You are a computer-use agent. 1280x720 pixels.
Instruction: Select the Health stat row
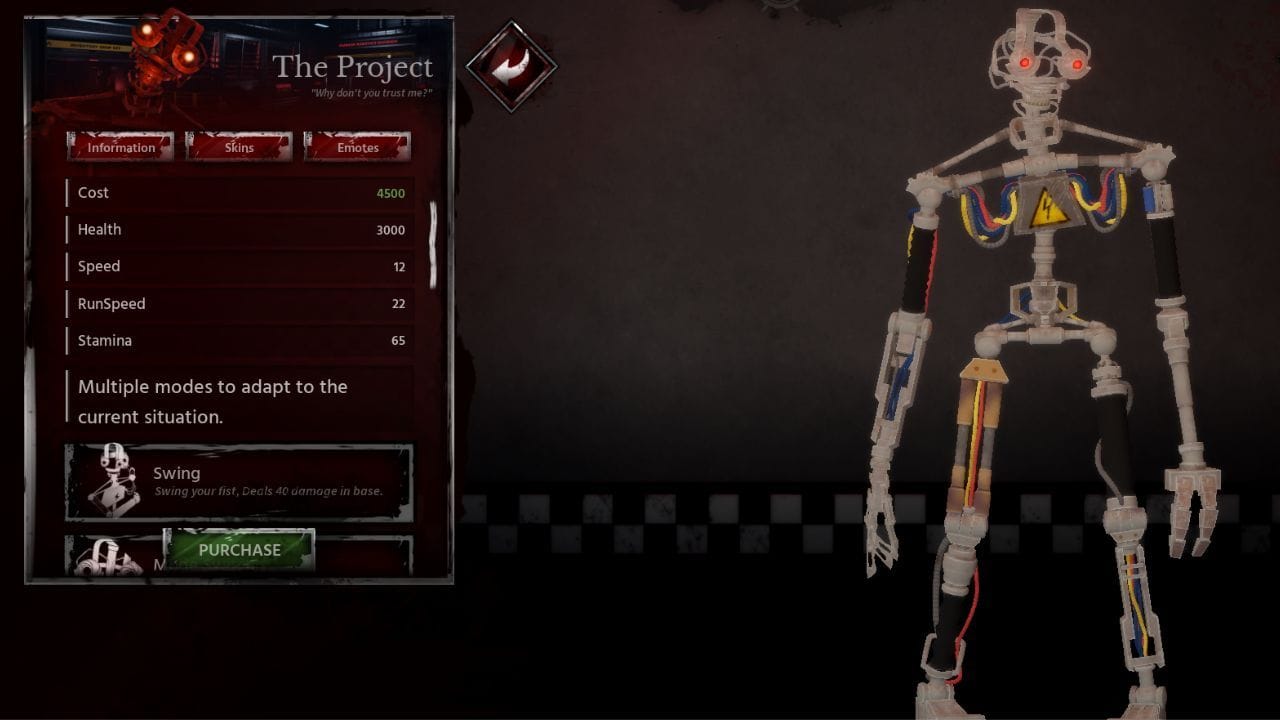click(x=238, y=229)
